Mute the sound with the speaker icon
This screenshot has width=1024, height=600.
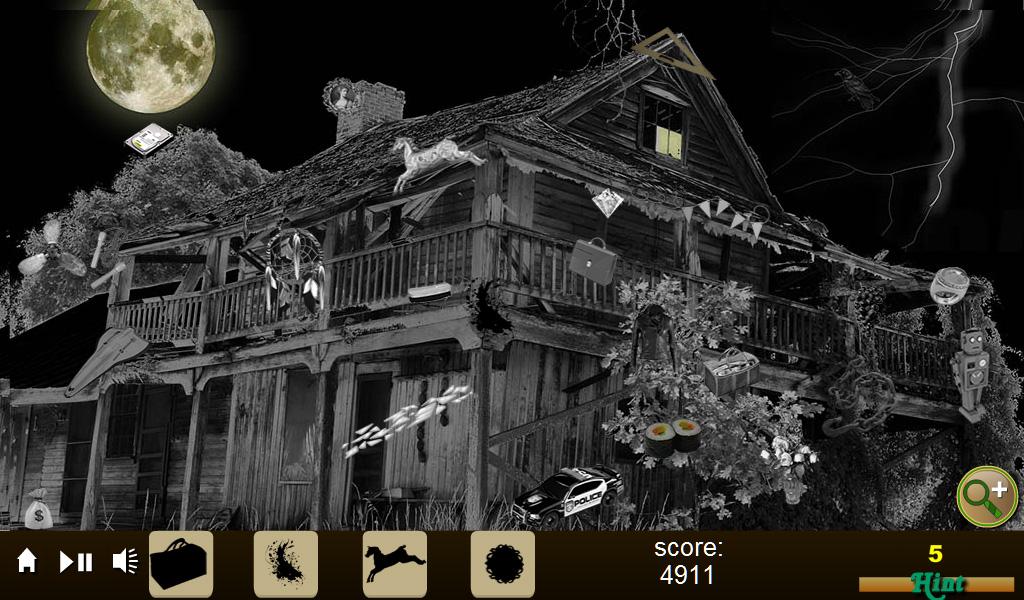[x=125, y=561]
